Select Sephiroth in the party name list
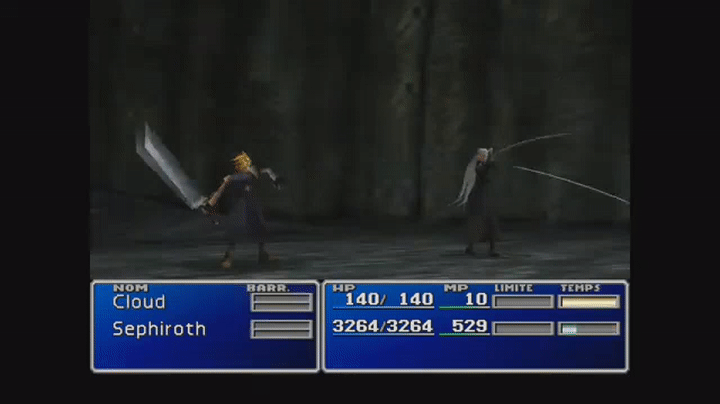The image size is (720, 404). coord(159,329)
